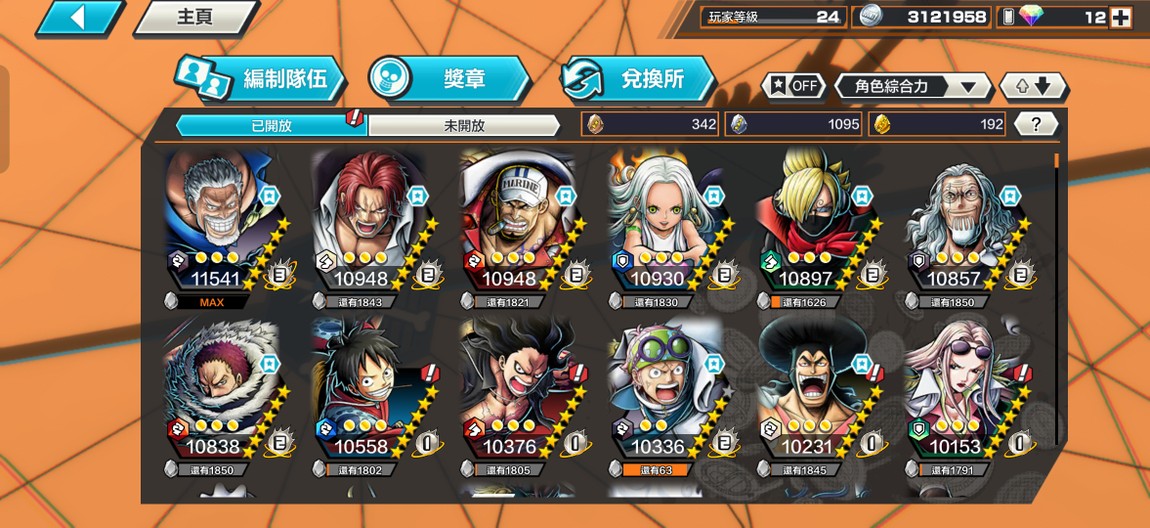
Task: Switch to the 已開放 unlocked tab
Action: point(271,125)
